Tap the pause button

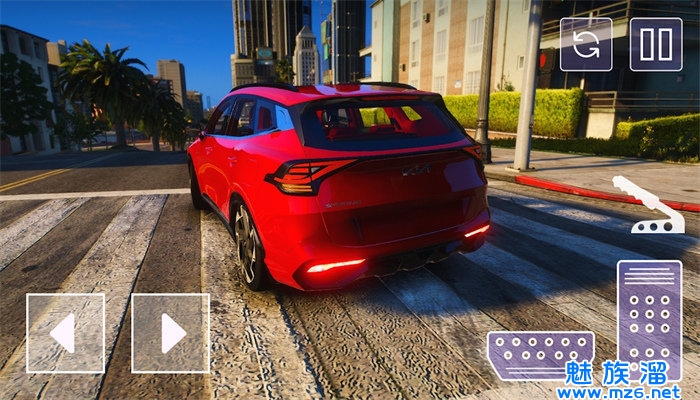click(656, 44)
